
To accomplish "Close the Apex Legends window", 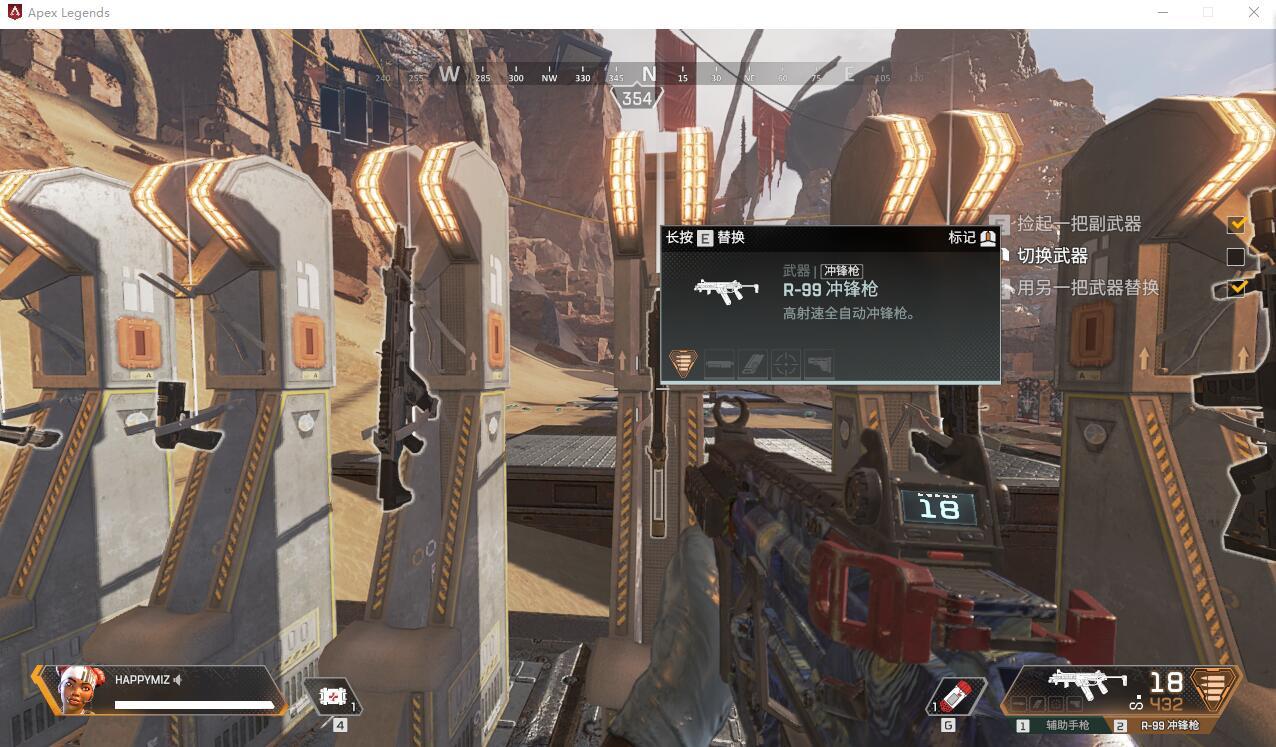I will pyautogui.click(x=1254, y=13).
